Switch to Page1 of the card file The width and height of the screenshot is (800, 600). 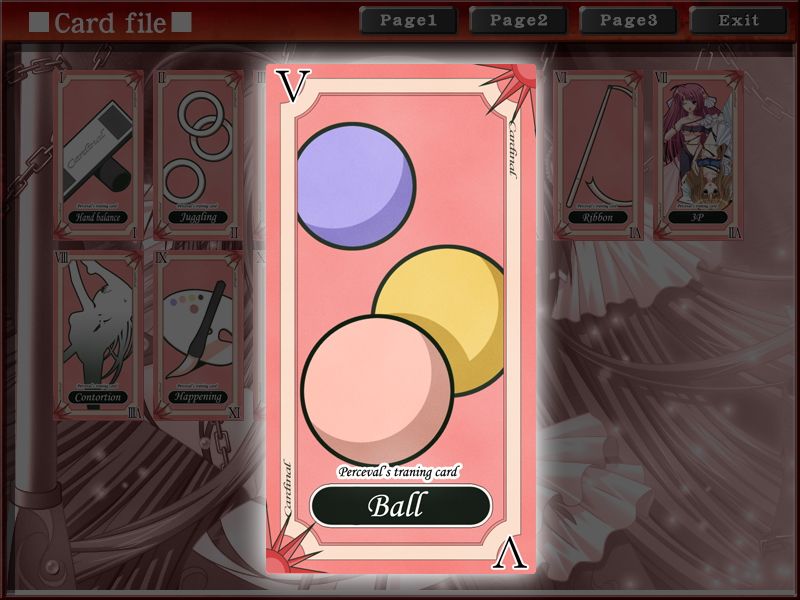(407, 20)
